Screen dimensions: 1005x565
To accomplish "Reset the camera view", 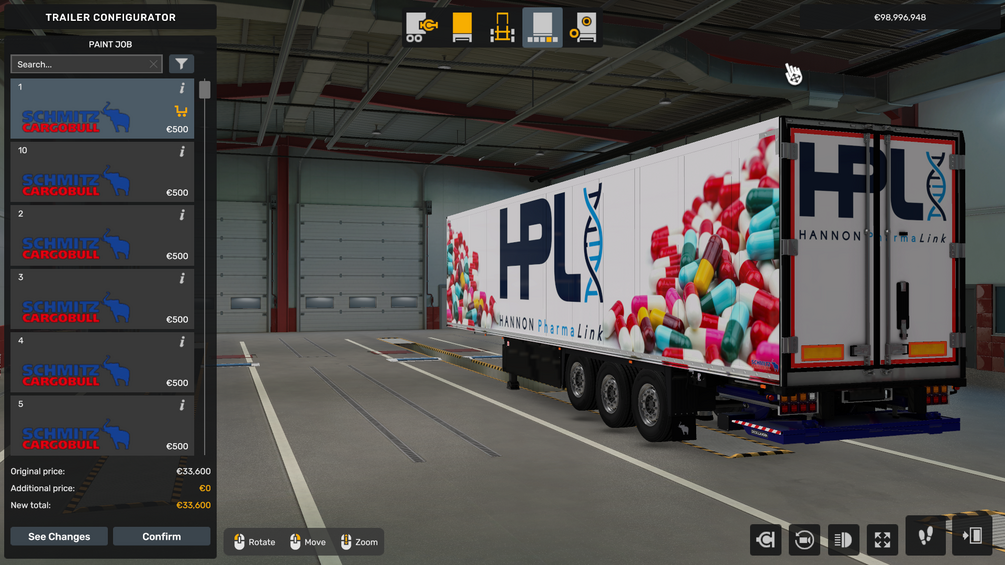I will 804,539.
